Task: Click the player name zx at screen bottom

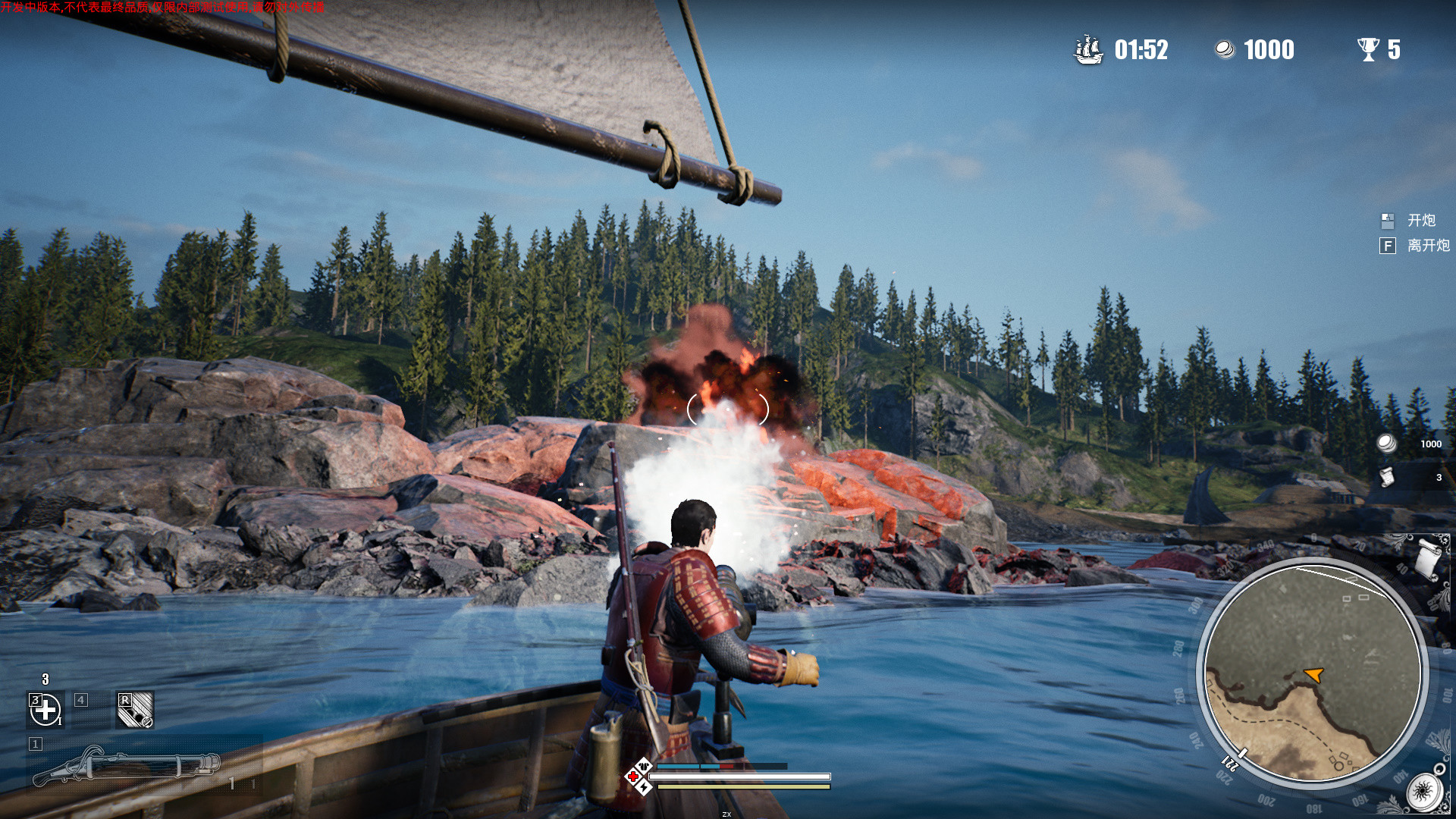Action: [727, 814]
